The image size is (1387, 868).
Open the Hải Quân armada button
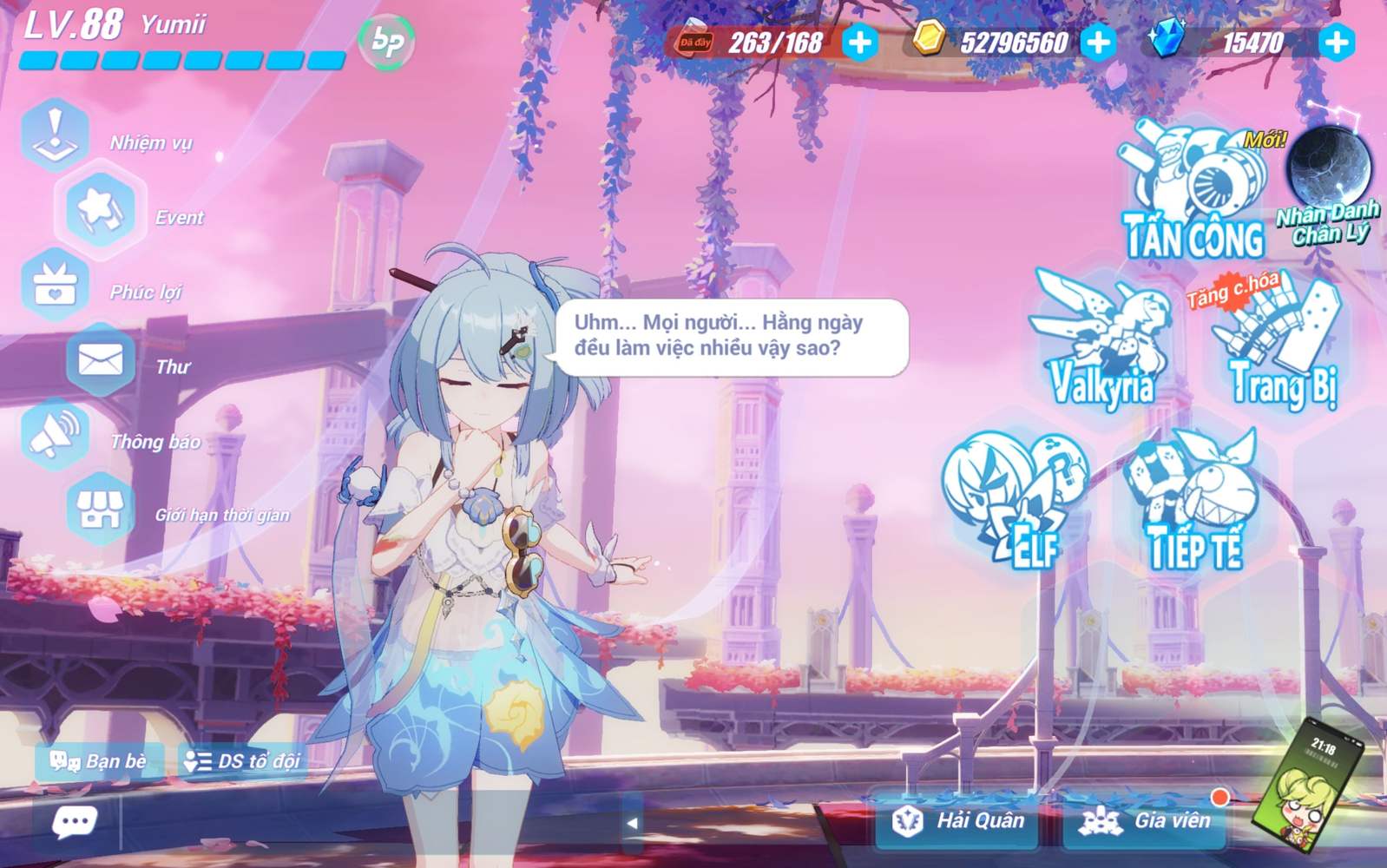(959, 820)
